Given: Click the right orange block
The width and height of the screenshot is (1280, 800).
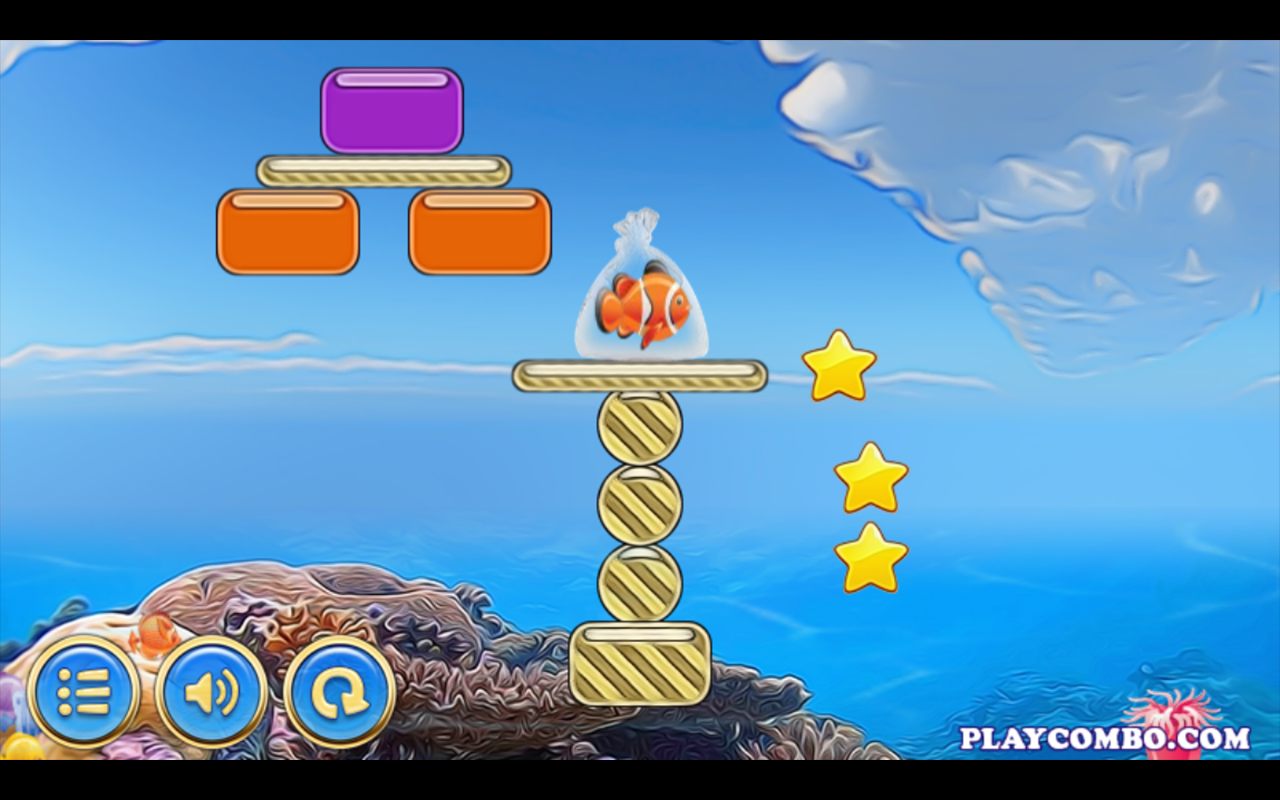Looking at the screenshot, I should click(x=479, y=231).
